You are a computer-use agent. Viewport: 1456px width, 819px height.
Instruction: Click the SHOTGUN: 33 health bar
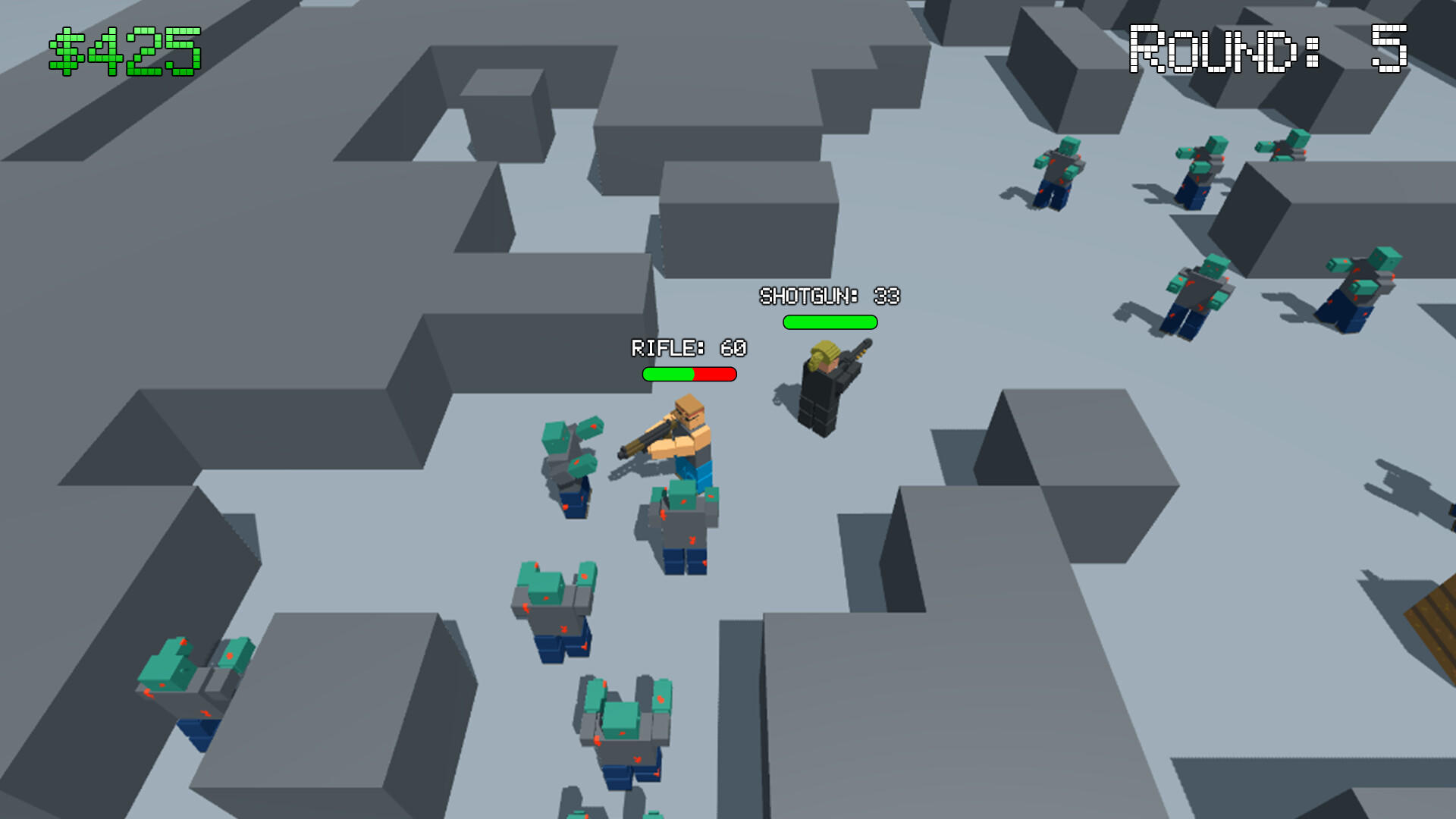(x=828, y=323)
